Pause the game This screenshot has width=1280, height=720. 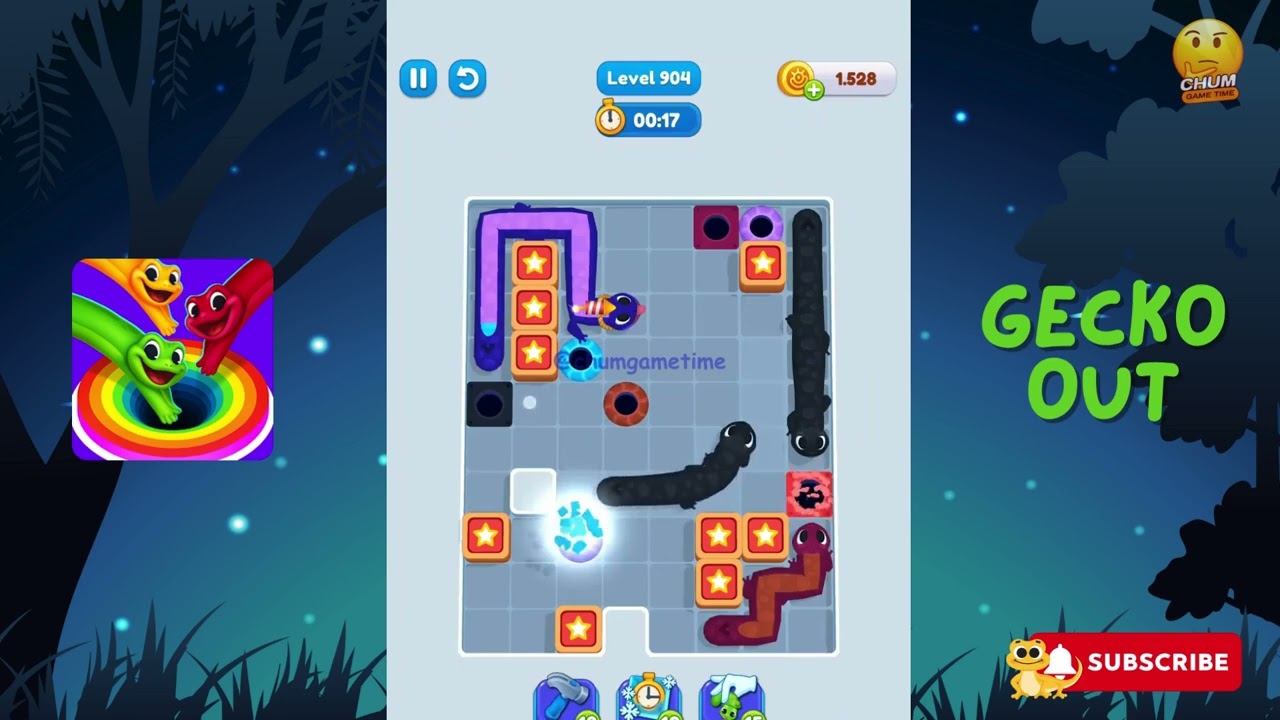click(417, 78)
